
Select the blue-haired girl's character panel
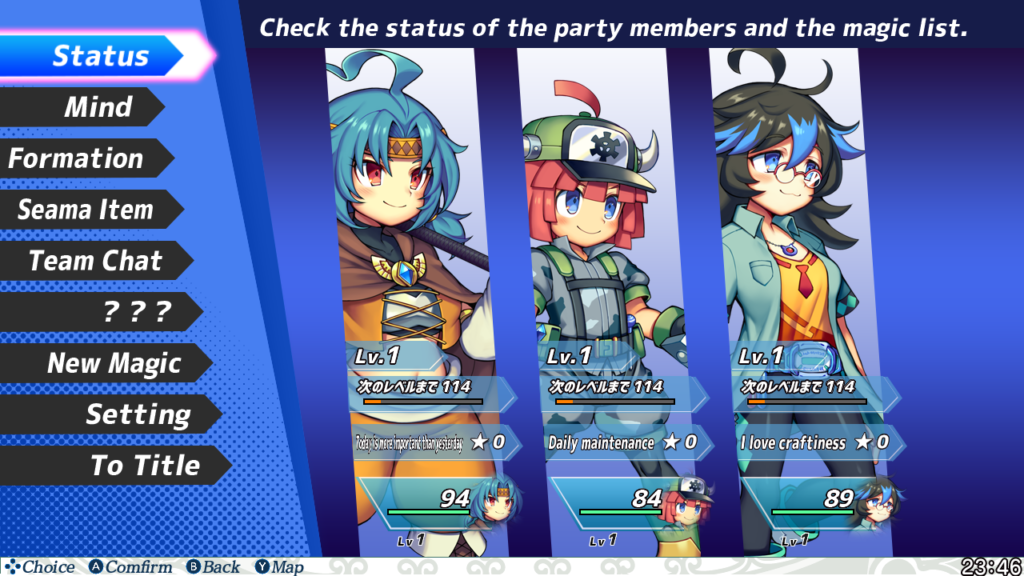[x=412, y=250]
